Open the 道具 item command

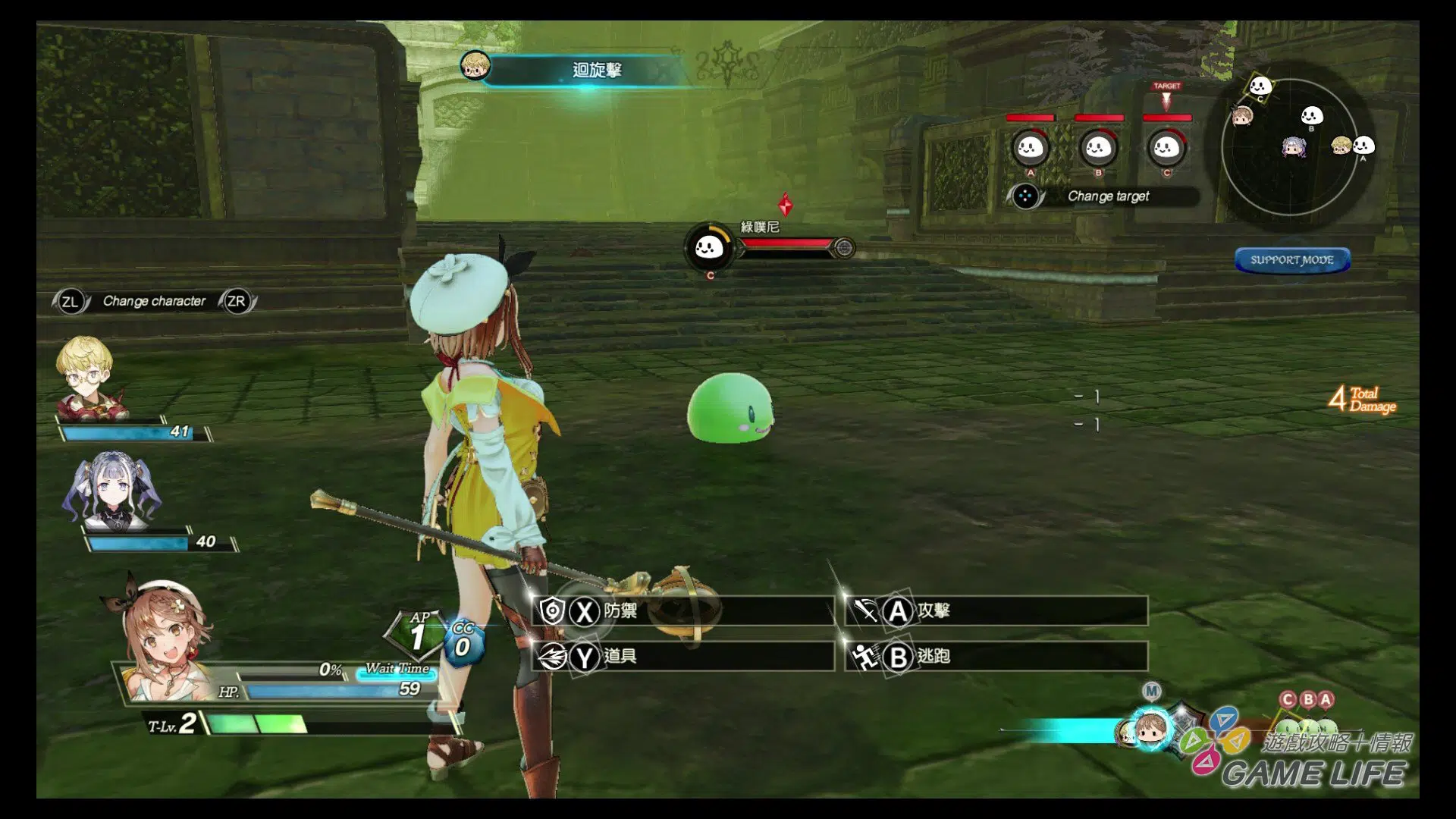point(682,656)
